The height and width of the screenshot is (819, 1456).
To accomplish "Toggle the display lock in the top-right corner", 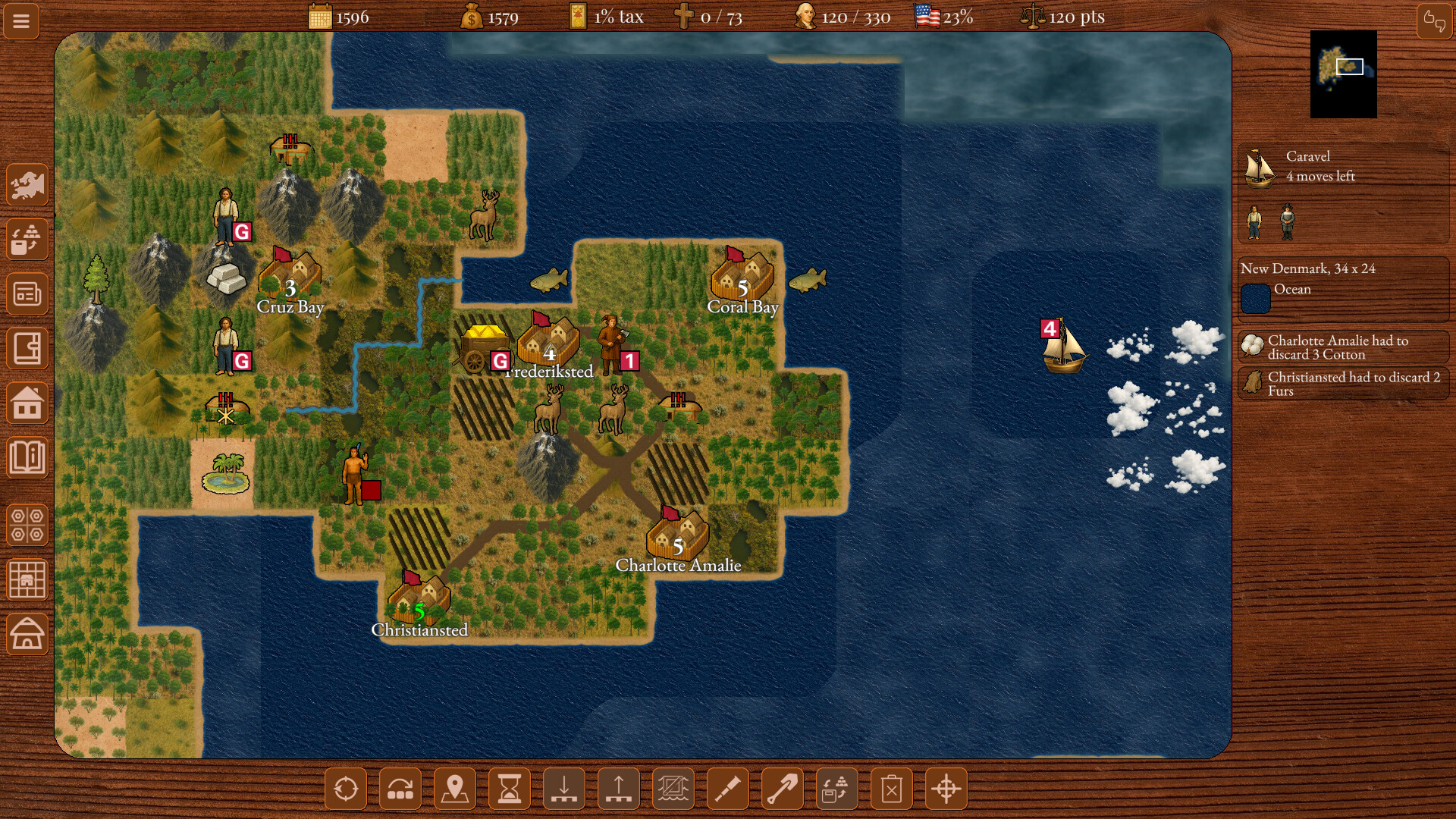I will click(1432, 20).
